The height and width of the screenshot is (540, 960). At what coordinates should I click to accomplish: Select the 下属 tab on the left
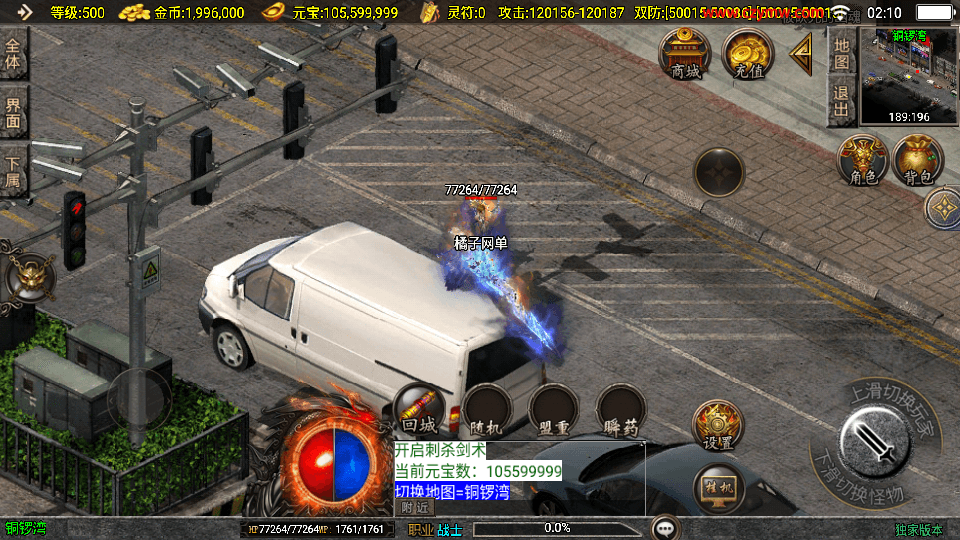tap(14, 170)
